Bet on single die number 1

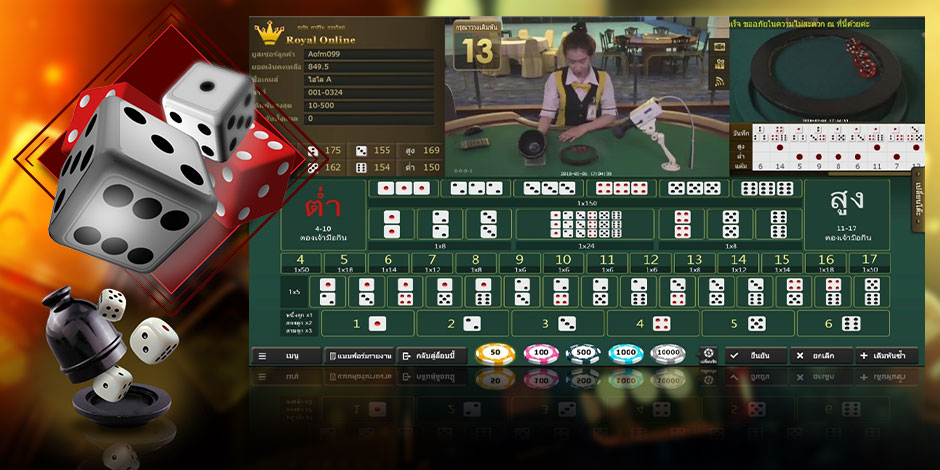(367, 323)
